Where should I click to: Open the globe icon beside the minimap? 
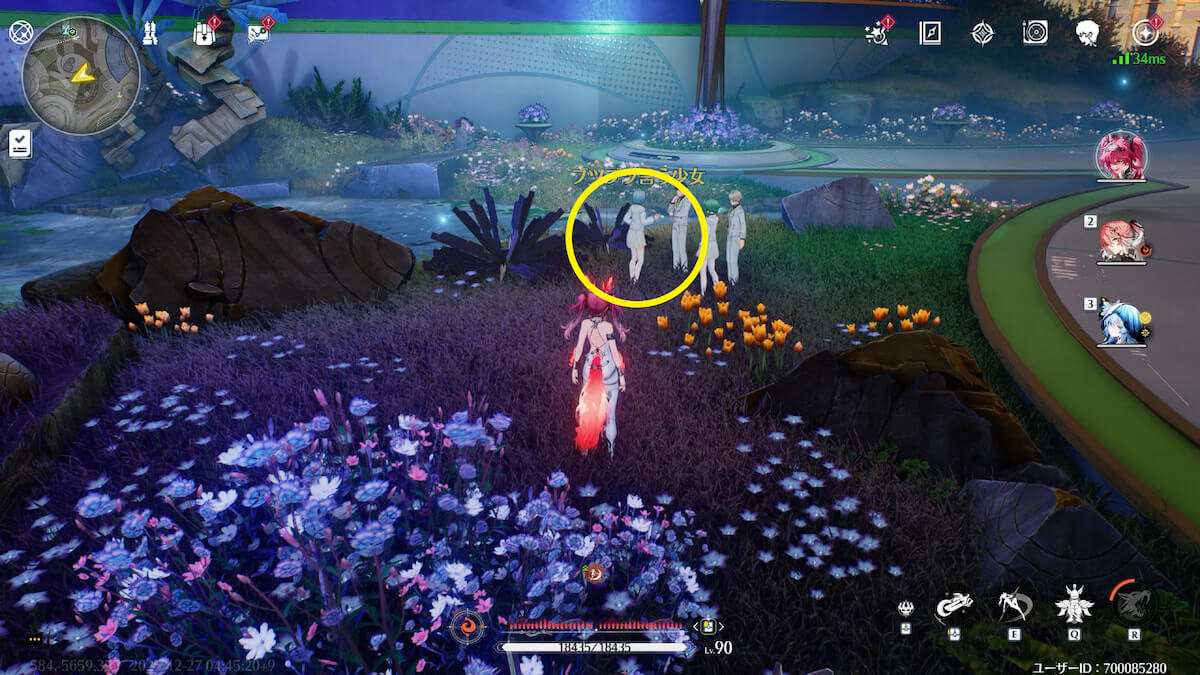pos(21,33)
